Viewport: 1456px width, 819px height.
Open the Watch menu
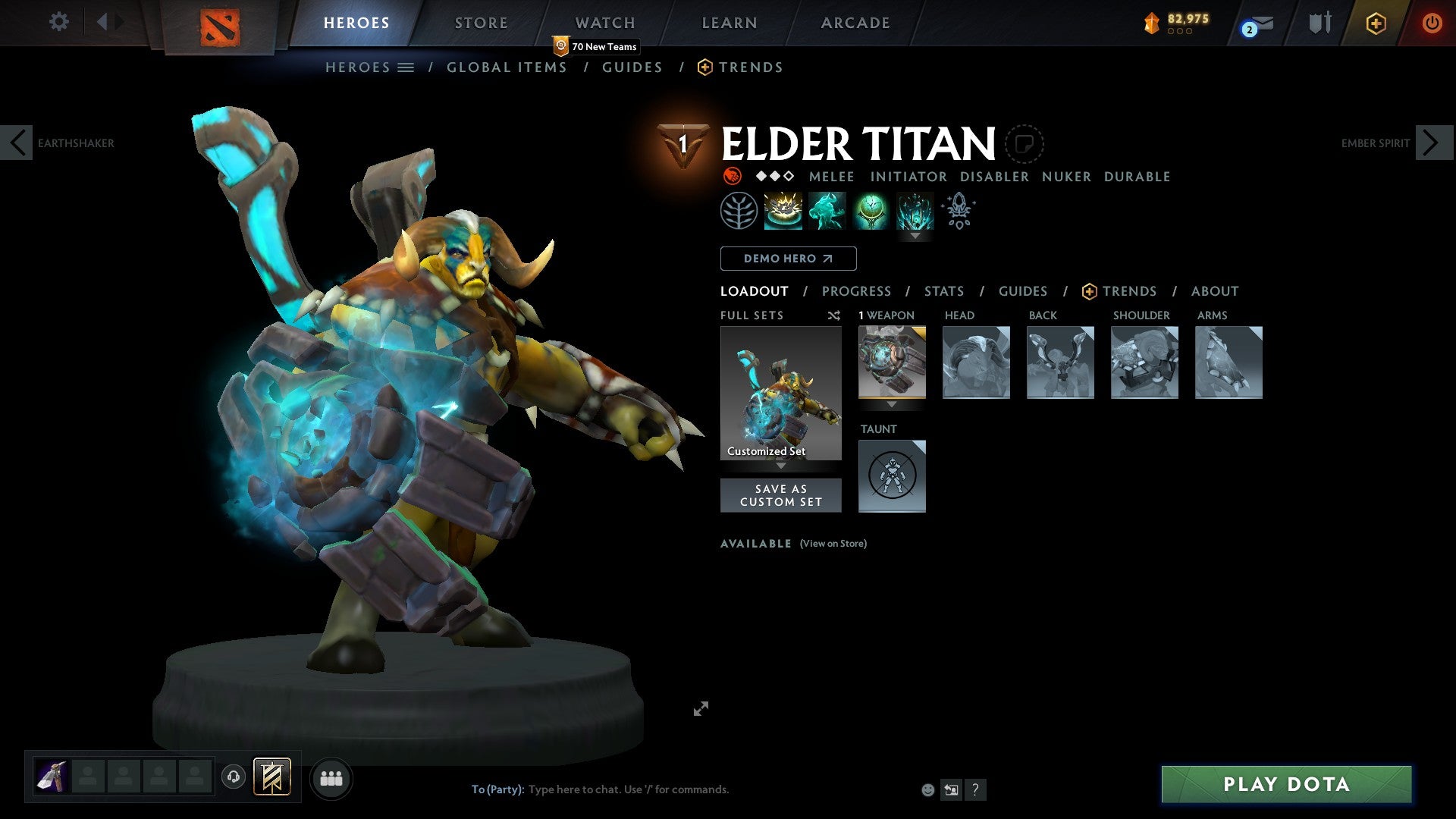click(x=605, y=22)
